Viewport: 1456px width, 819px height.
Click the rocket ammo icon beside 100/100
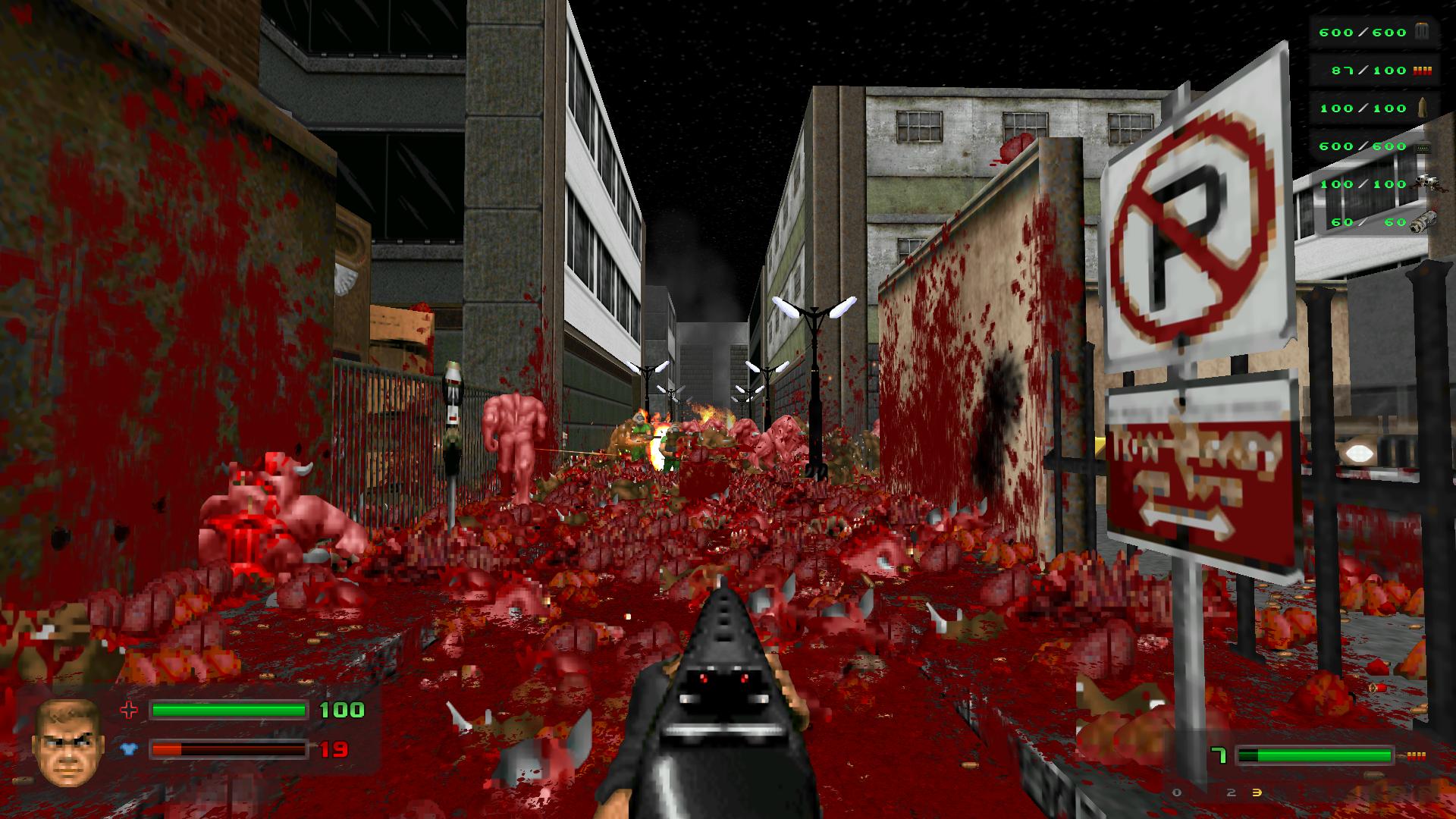pos(1423,108)
